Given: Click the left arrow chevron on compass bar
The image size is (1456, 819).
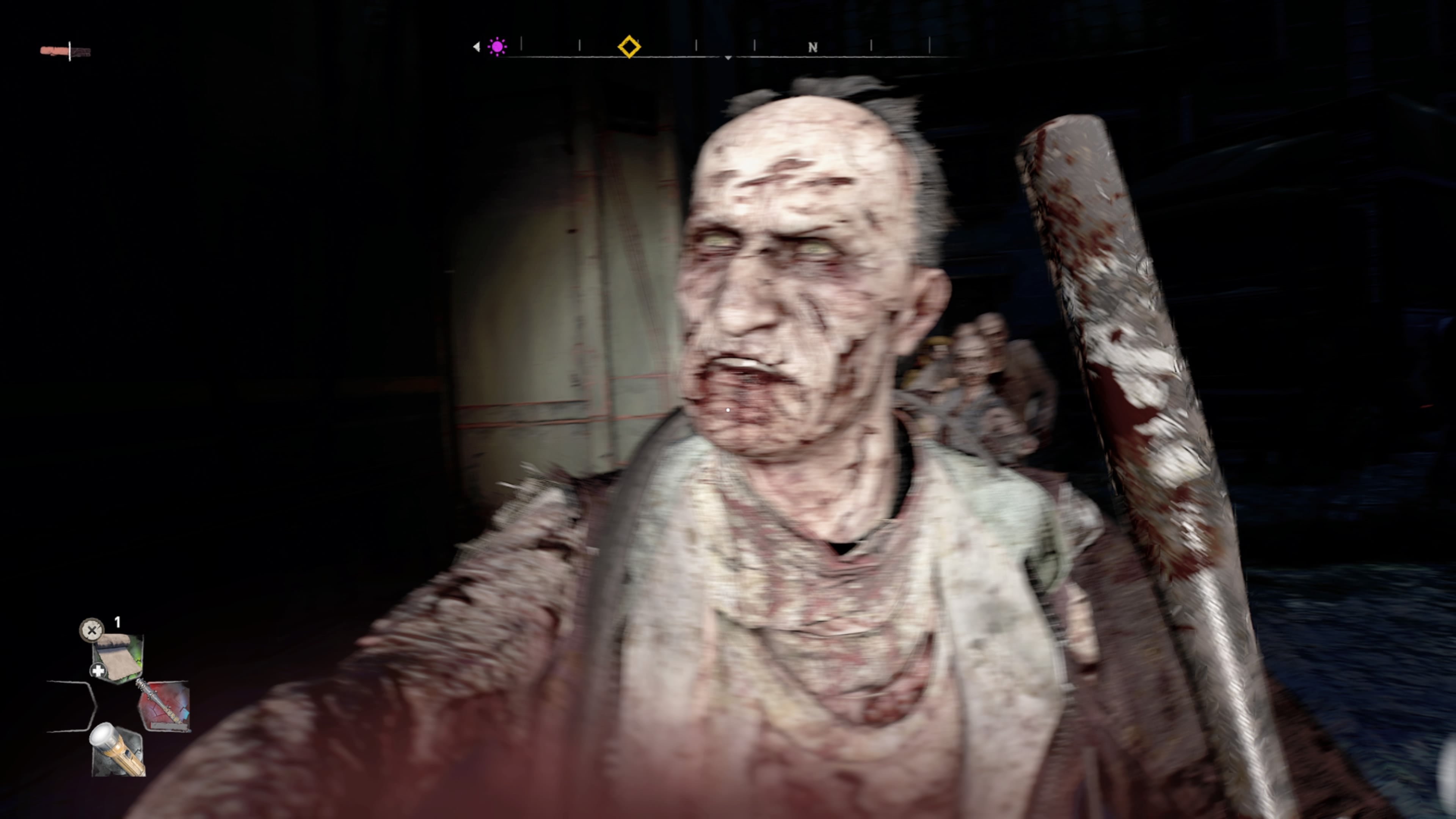Looking at the screenshot, I should [477, 47].
